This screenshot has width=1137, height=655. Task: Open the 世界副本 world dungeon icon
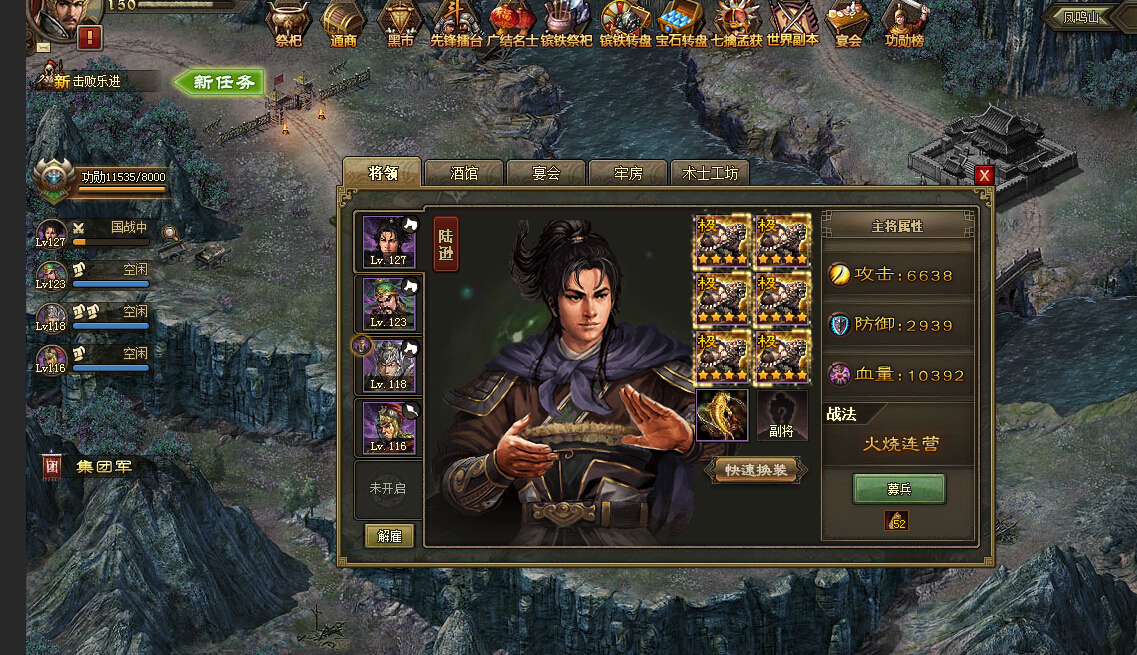792,24
